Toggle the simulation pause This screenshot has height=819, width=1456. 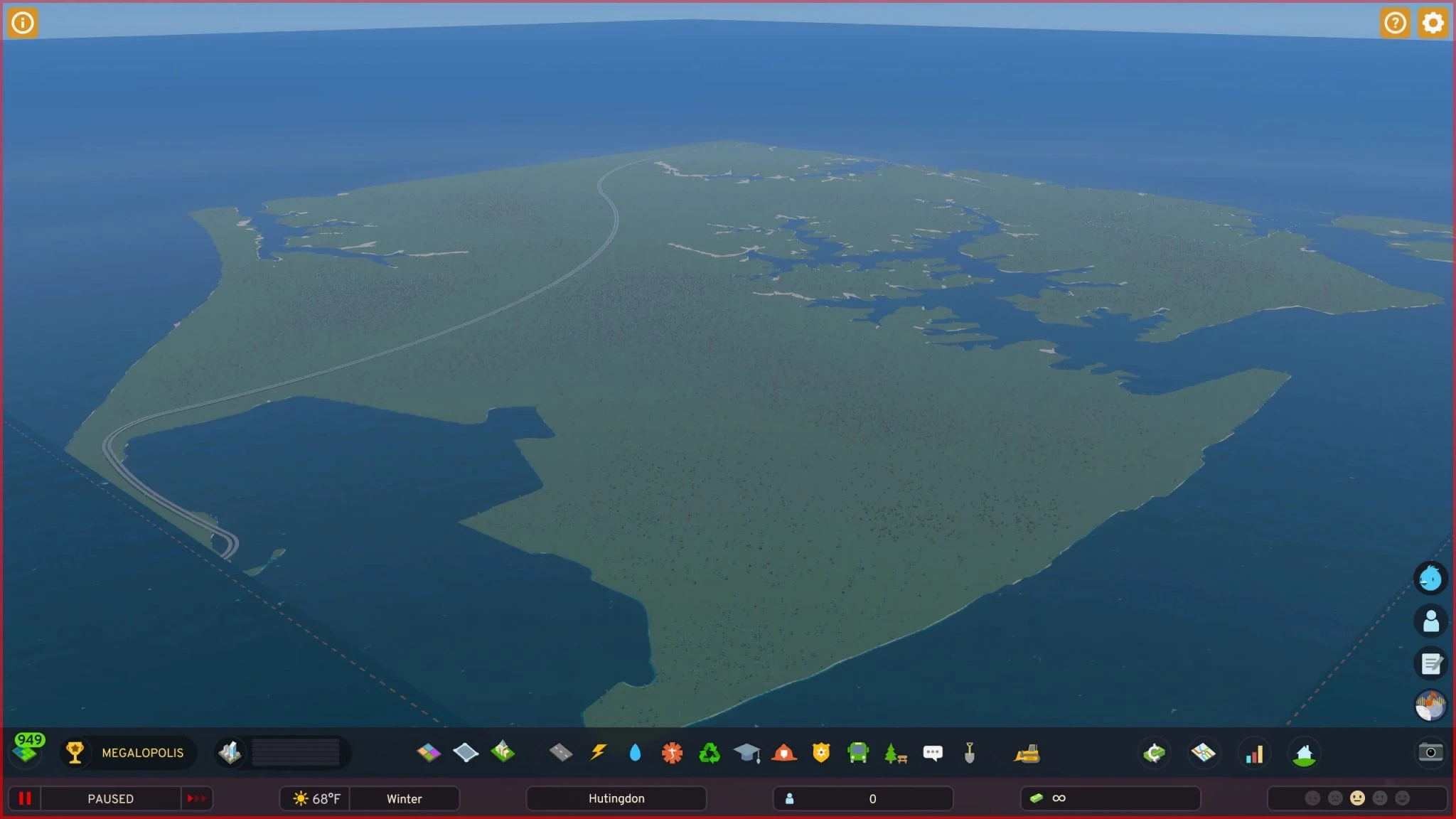[x=26, y=798]
